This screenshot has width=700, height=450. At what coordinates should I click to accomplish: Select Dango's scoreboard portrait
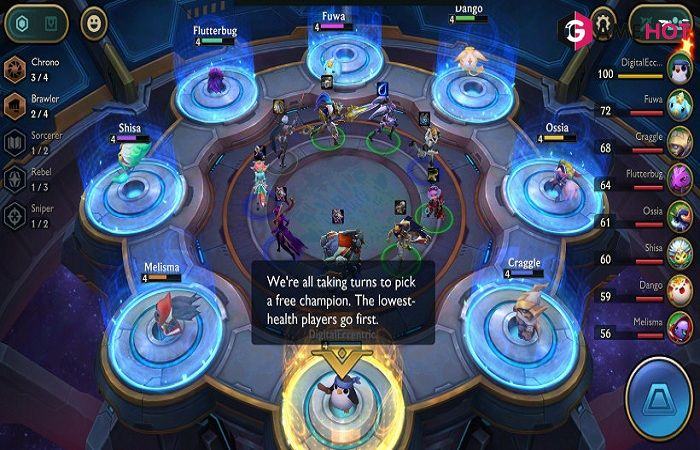[x=679, y=291]
